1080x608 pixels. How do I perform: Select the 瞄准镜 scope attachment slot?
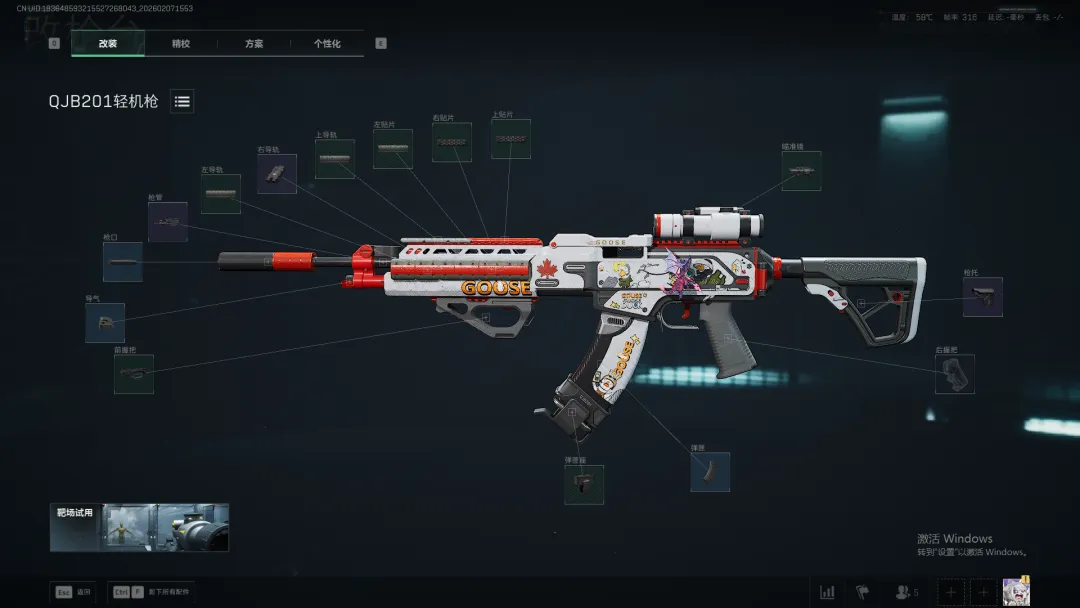point(801,171)
